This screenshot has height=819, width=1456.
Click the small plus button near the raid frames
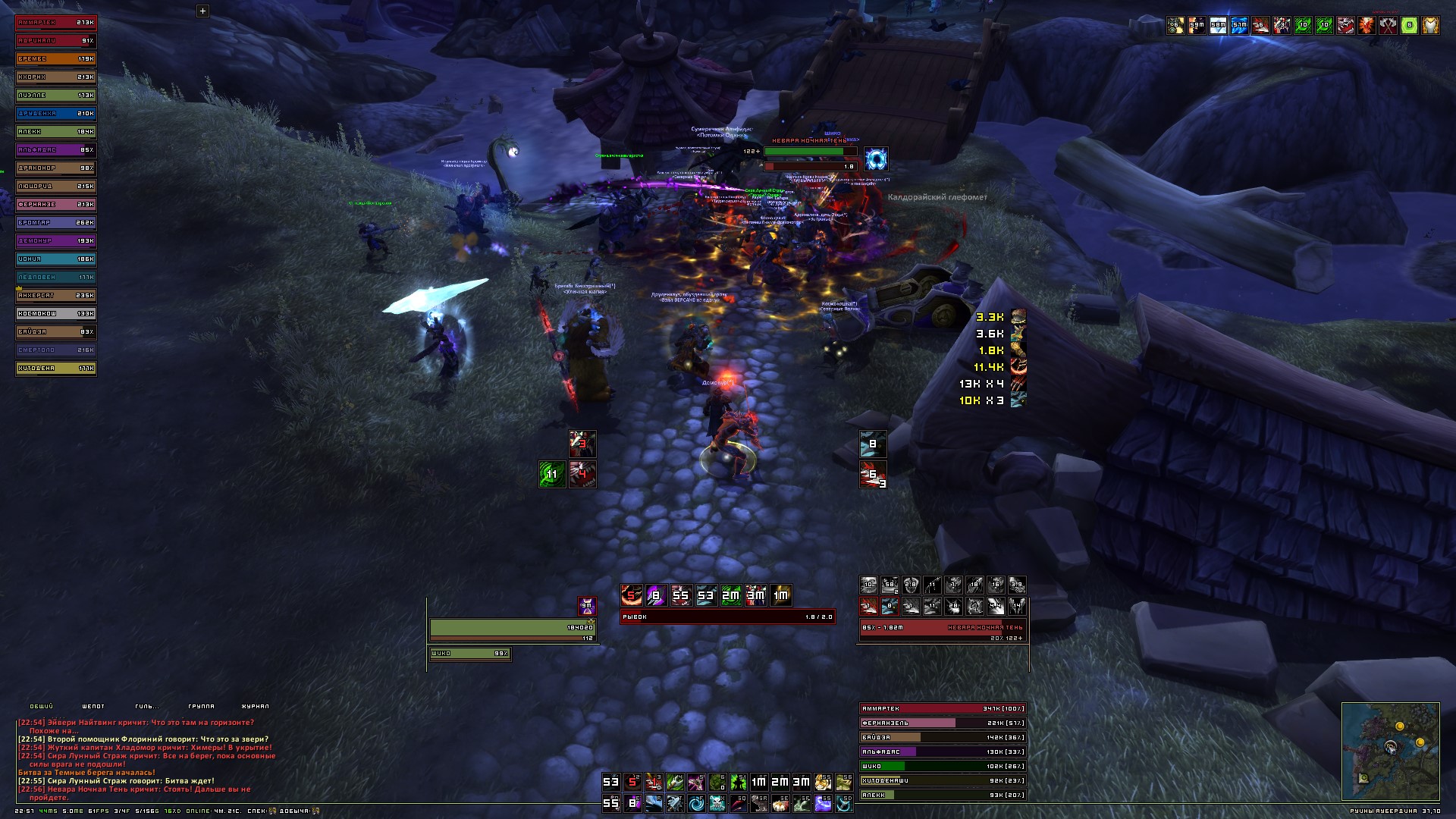202,11
